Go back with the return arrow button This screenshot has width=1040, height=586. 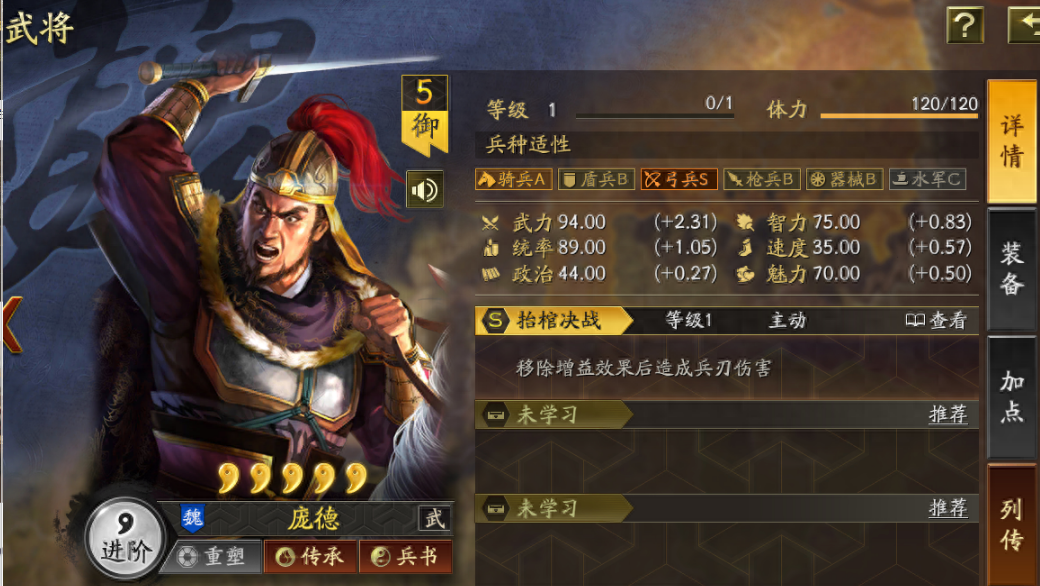(x=1024, y=24)
